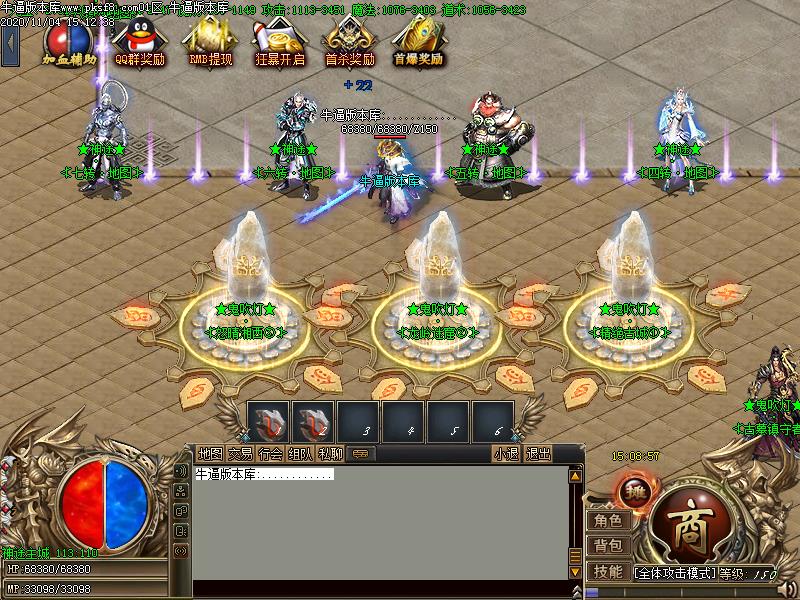Open the 加血辅助 healing assist icon
This screenshot has height=600, width=800.
[x=69, y=42]
